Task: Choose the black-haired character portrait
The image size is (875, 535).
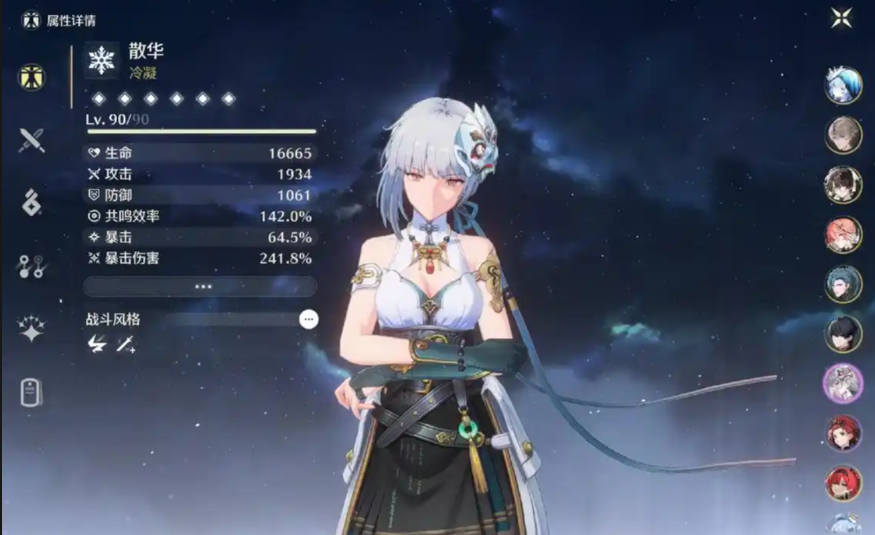Action: (x=843, y=334)
